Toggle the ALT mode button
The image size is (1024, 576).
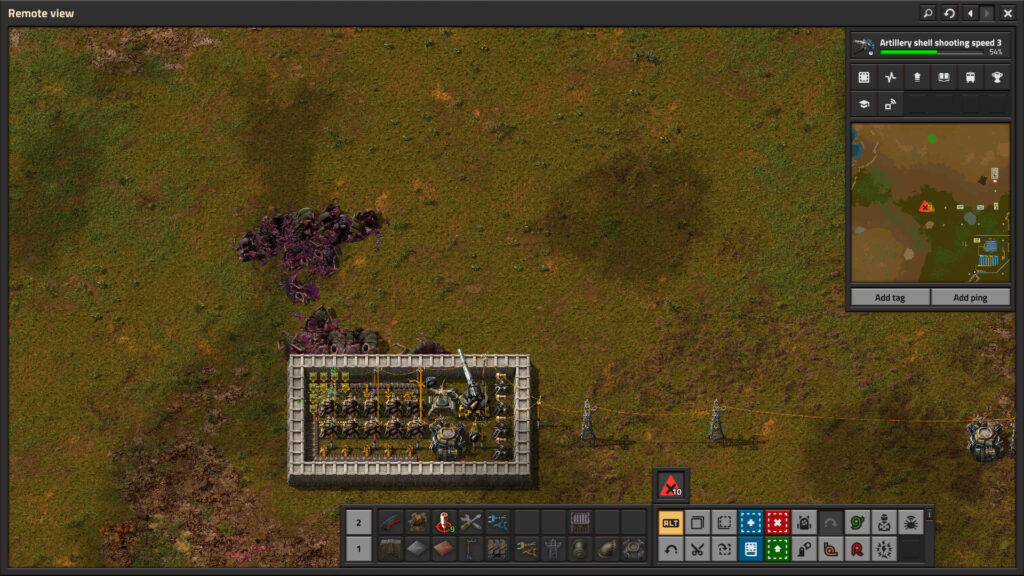point(671,522)
